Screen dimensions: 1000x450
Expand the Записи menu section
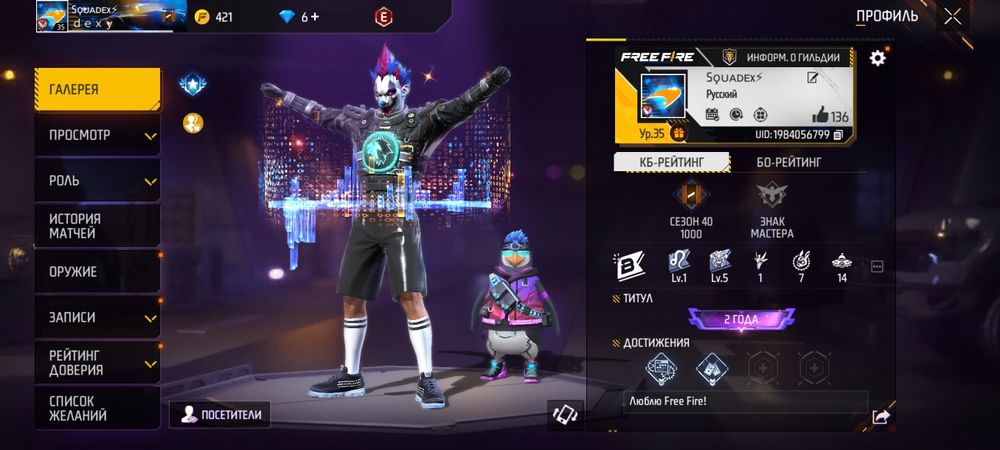pos(97,317)
